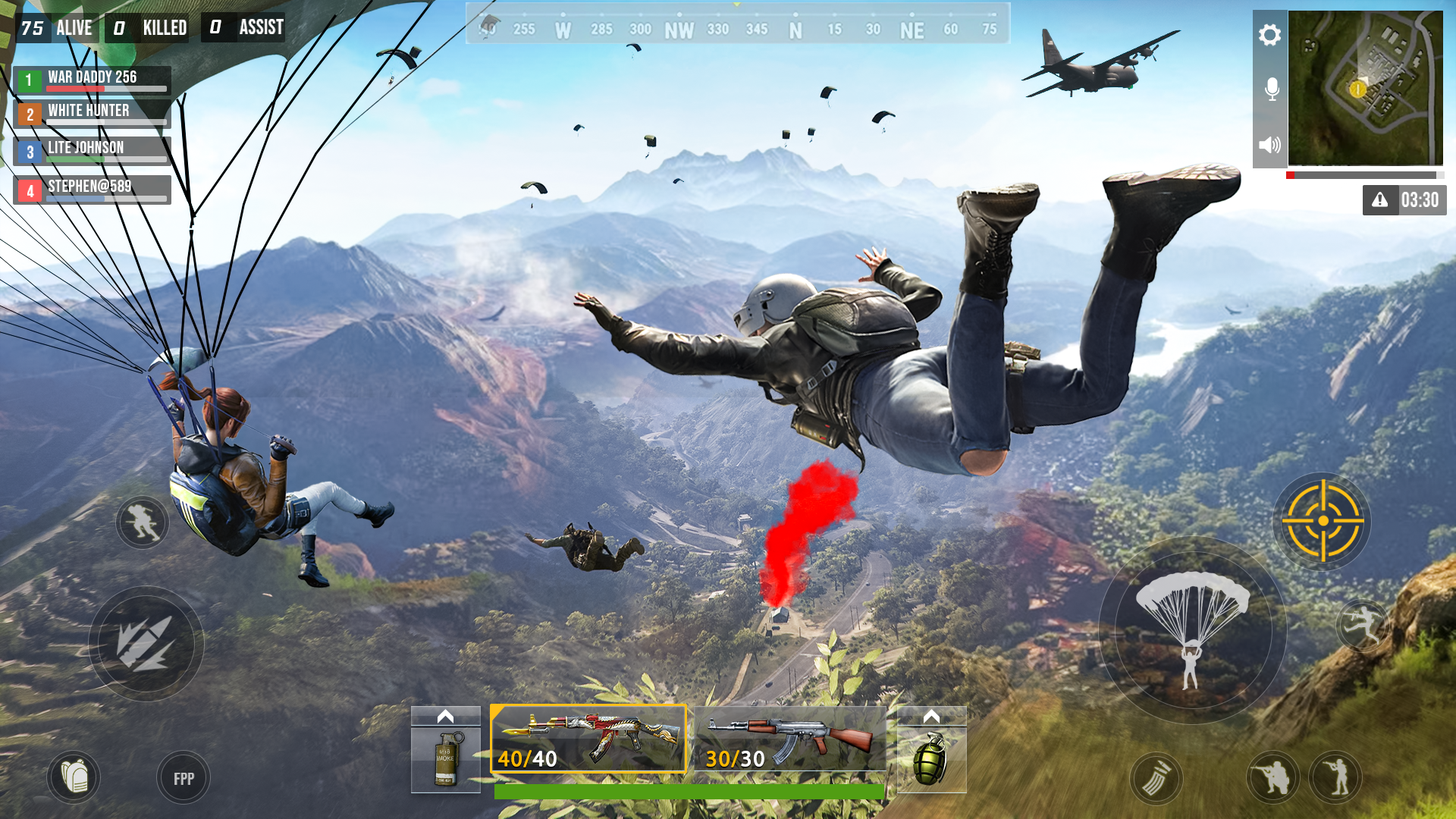Switch to FPP view mode
The width and height of the screenshot is (1456, 819).
point(182,777)
